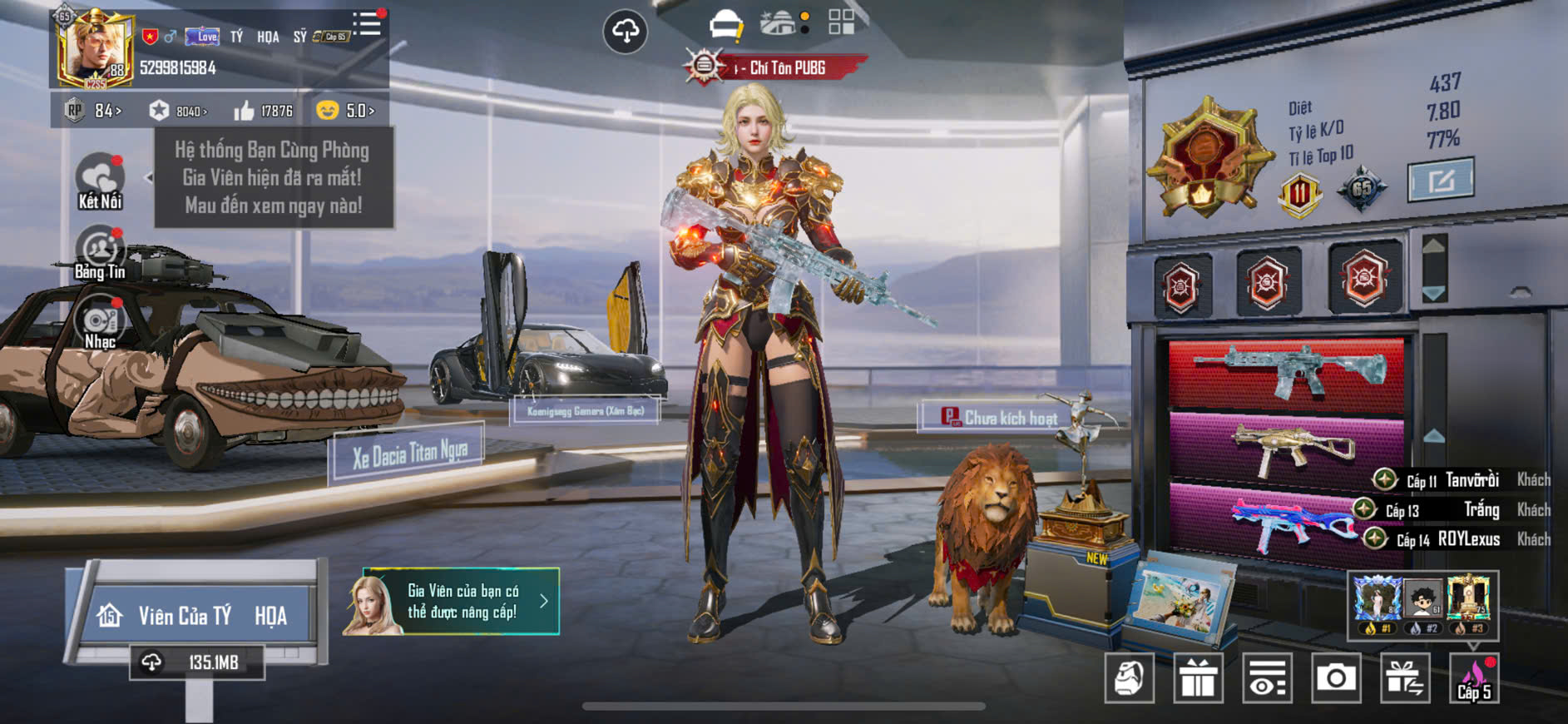Open the list menu icon

[367, 24]
